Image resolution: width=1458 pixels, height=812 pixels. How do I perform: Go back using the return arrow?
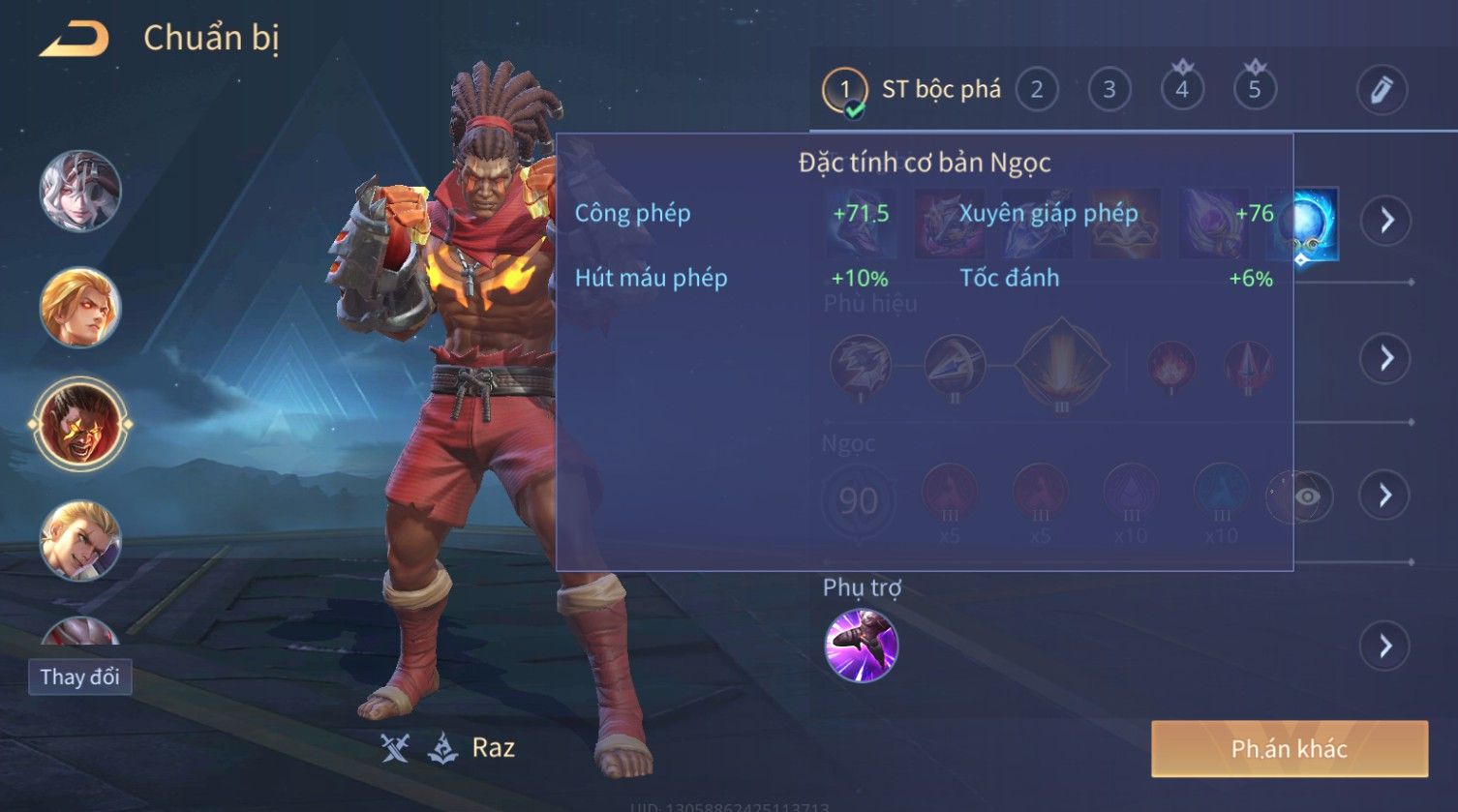(74, 40)
